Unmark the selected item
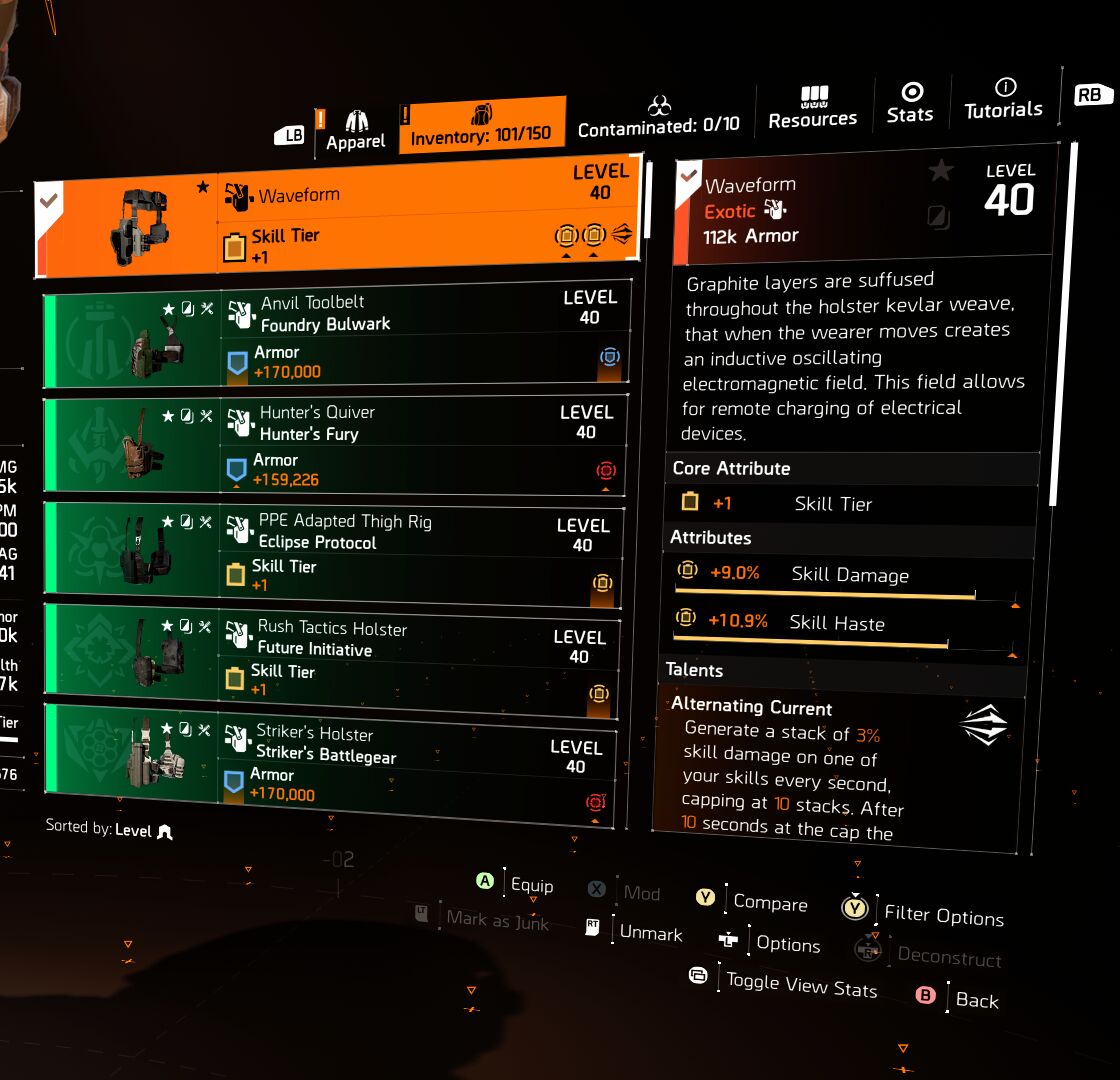1120x1080 pixels. (x=650, y=932)
